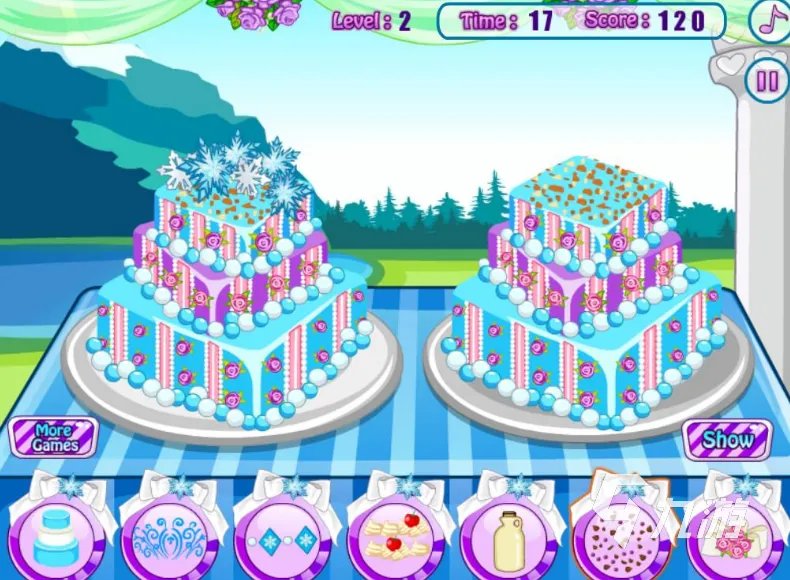Toggle the music note sound button

point(769,22)
